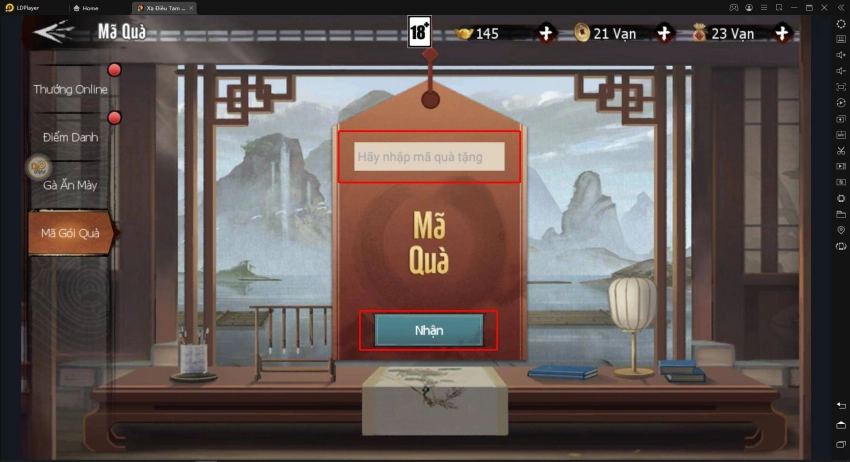Screen dimensions: 850x462
Task: Add currency next to the 23 Vạn money bag
Action: pyautogui.click(x=782, y=33)
